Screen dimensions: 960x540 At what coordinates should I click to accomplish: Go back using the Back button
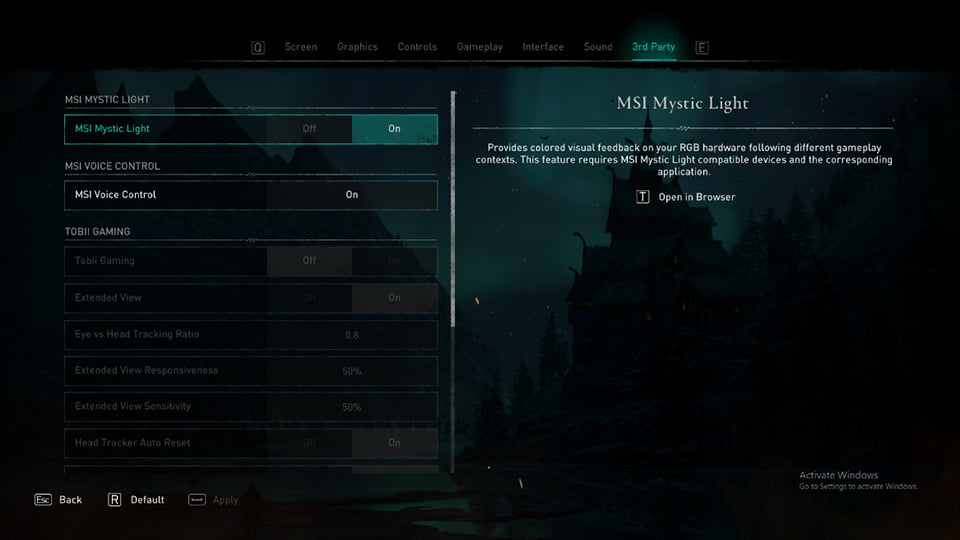69,499
